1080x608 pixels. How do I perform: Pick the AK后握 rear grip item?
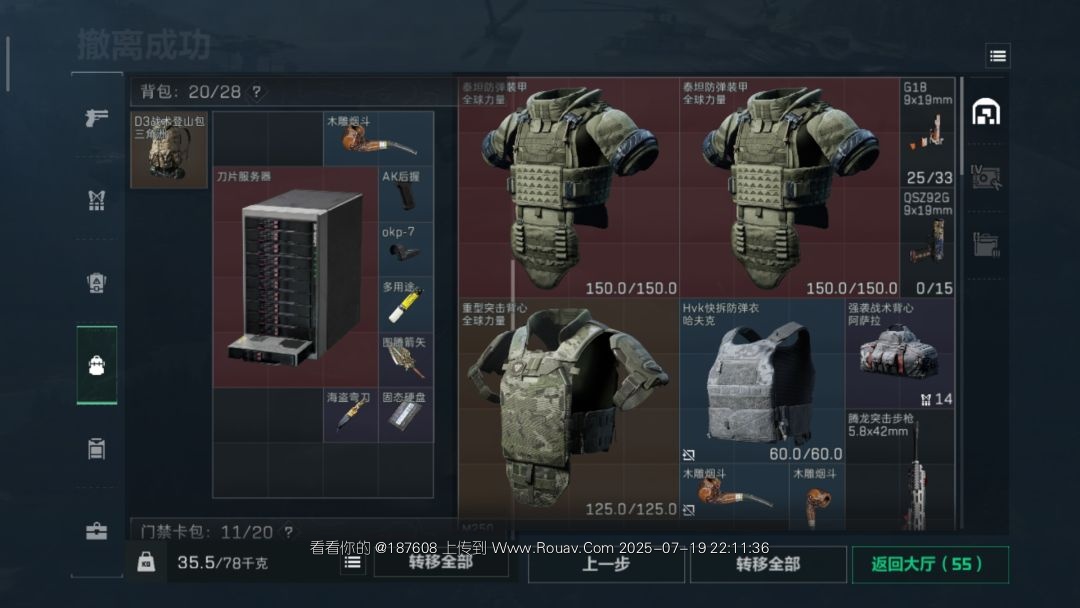click(x=406, y=193)
